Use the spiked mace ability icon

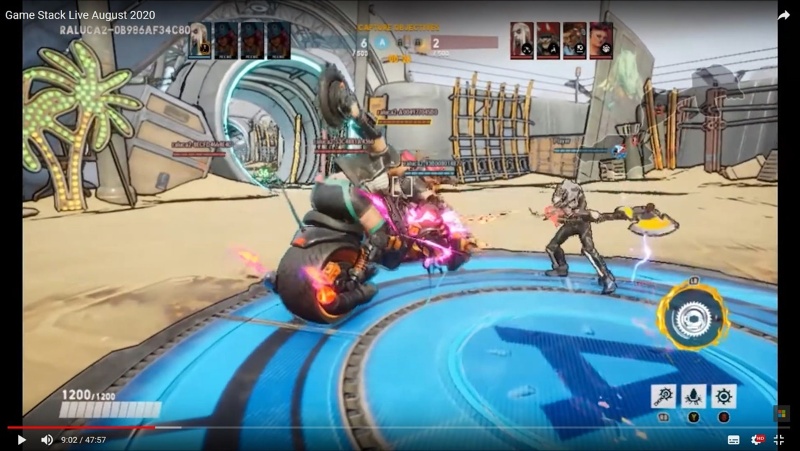click(663, 396)
